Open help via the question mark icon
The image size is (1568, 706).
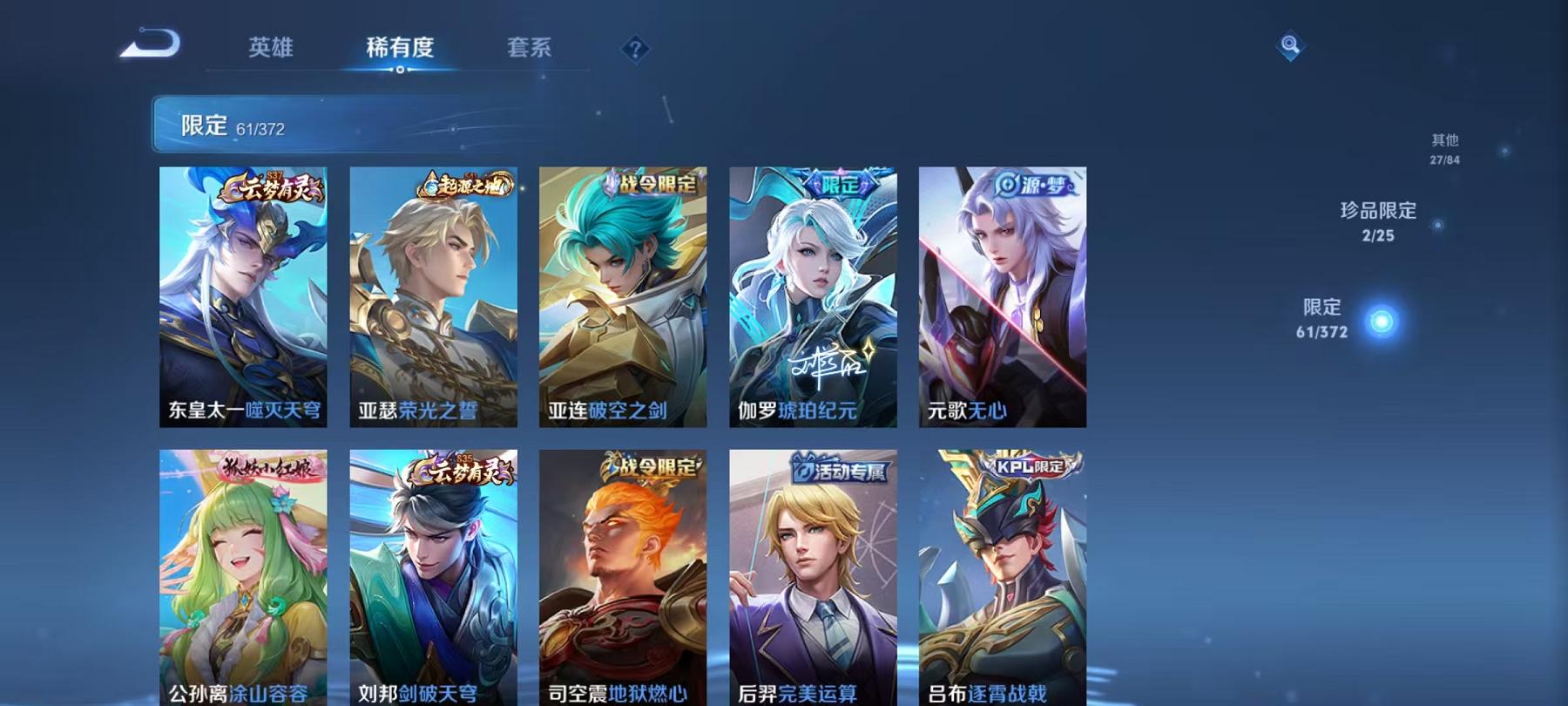pyautogui.click(x=635, y=49)
